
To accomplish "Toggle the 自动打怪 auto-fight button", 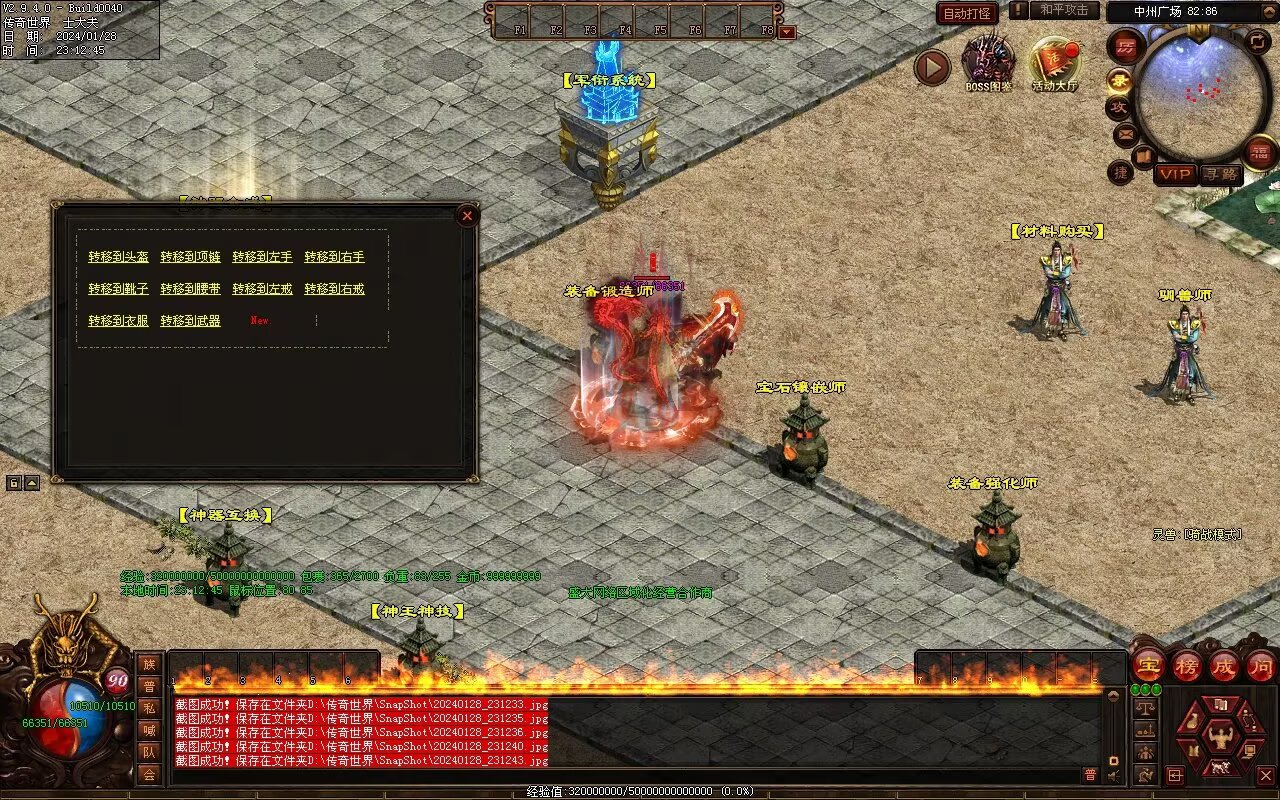I will 967,13.
